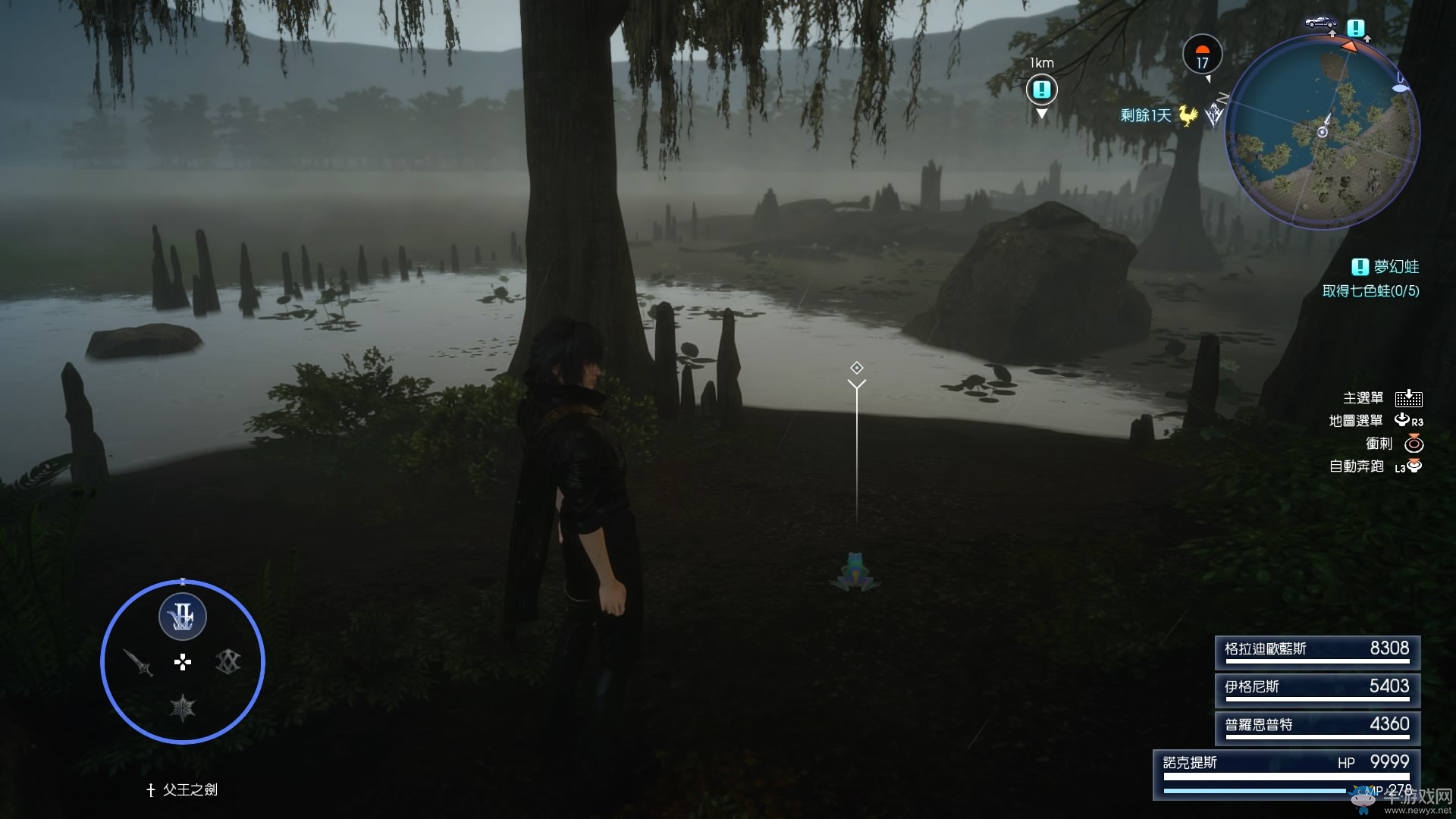The width and height of the screenshot is (1456, 819).
Task: Select the quest exclamation marker above the minimap
Action: click(x=1356, y=28)
